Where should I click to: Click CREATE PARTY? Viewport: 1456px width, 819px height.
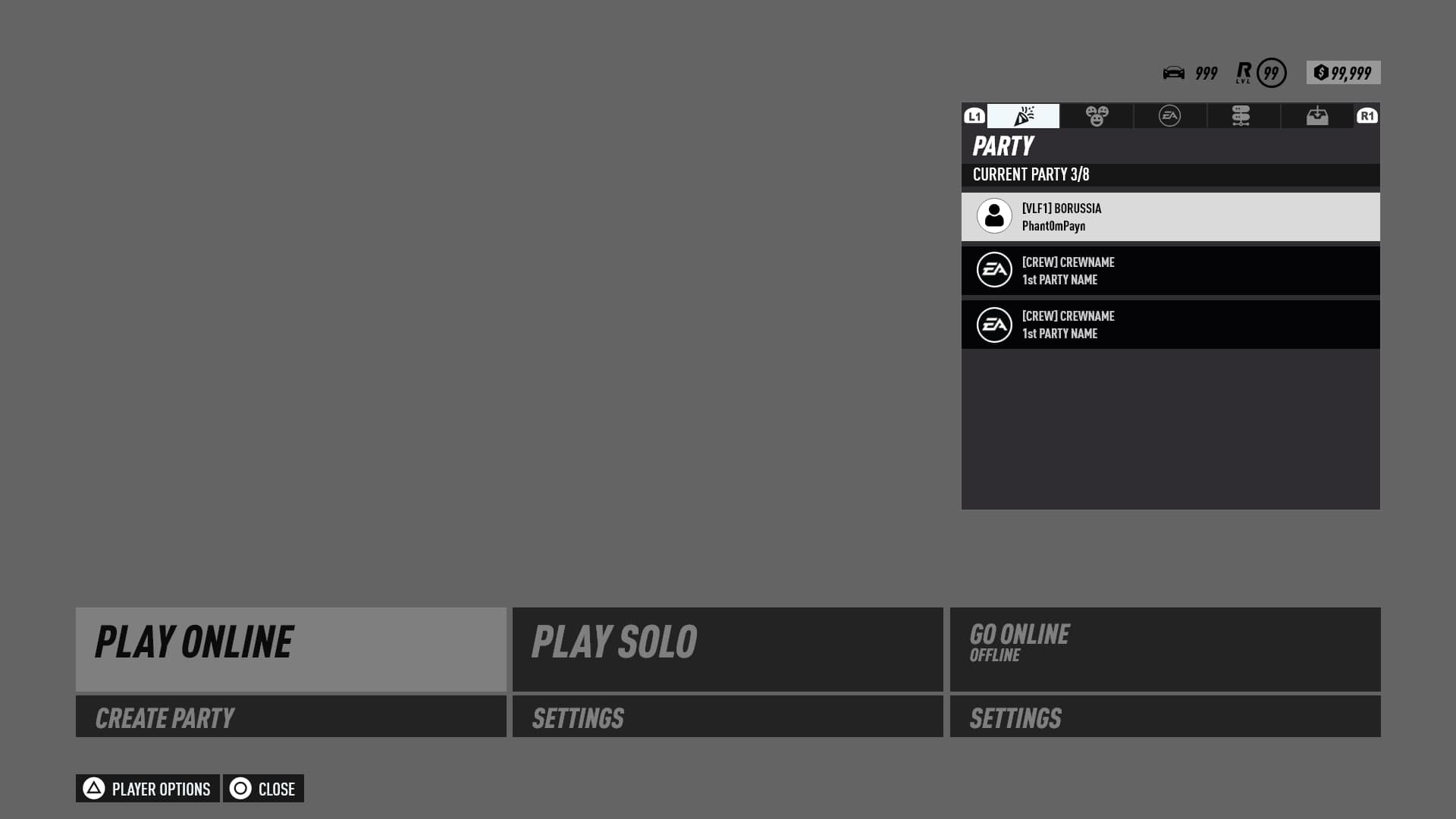point(290,717)
